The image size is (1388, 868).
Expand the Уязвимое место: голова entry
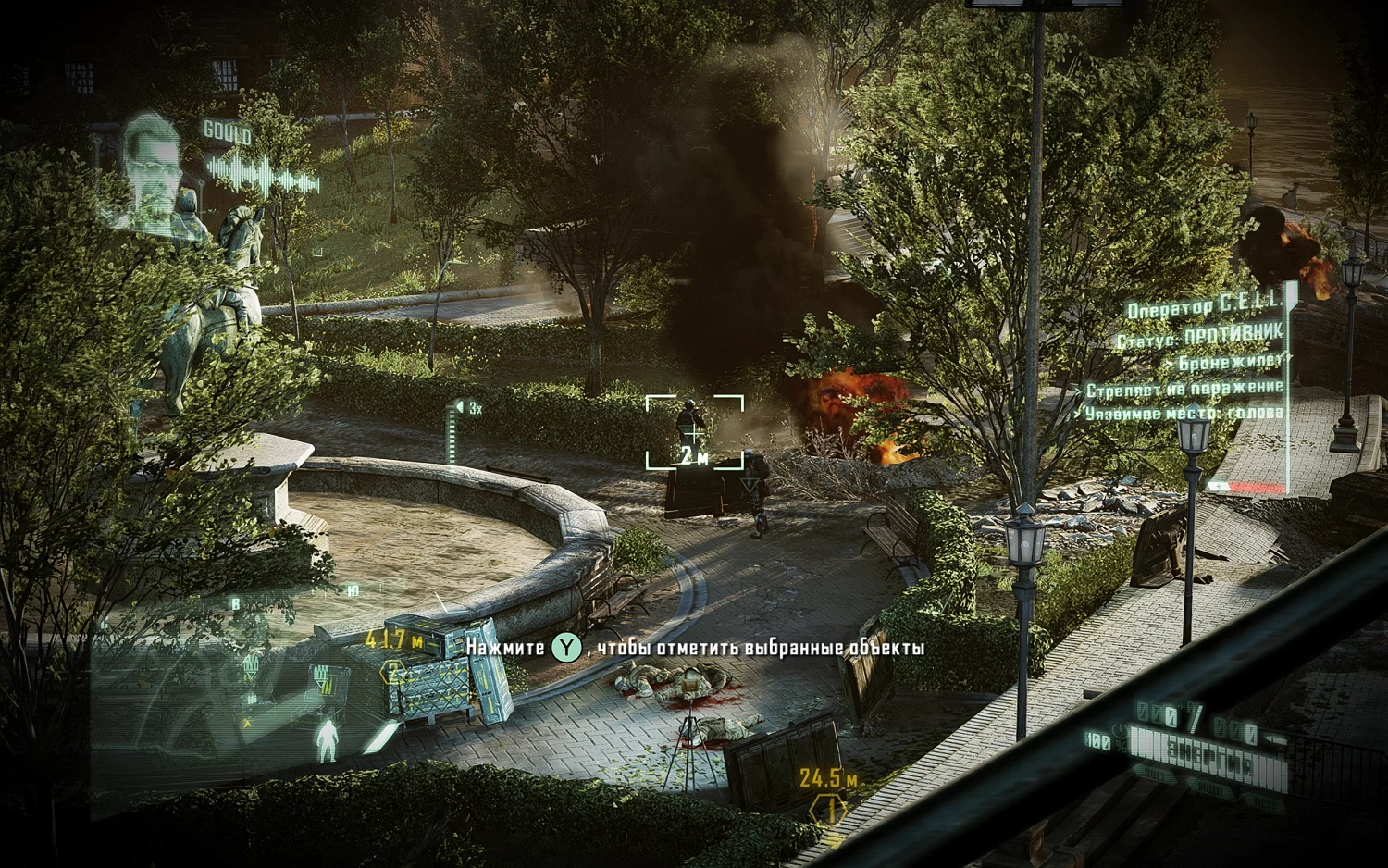pyautogui.click(x=1186, y=415)
